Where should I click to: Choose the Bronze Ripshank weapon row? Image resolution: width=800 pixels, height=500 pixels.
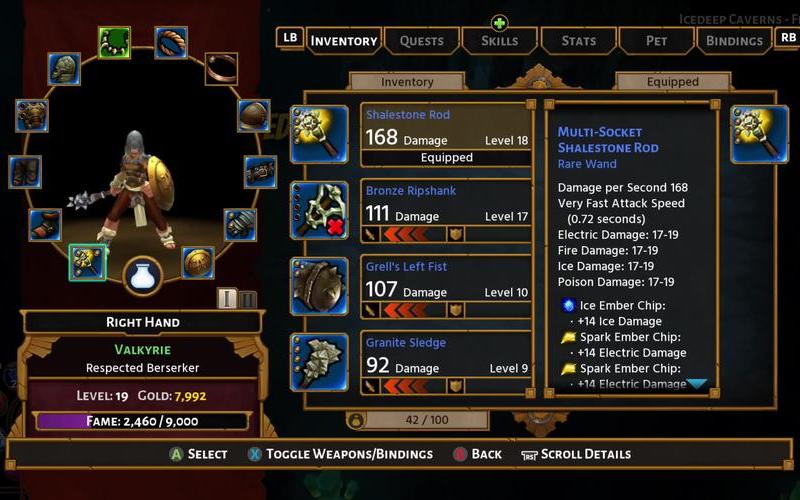(x=446, y=210)
